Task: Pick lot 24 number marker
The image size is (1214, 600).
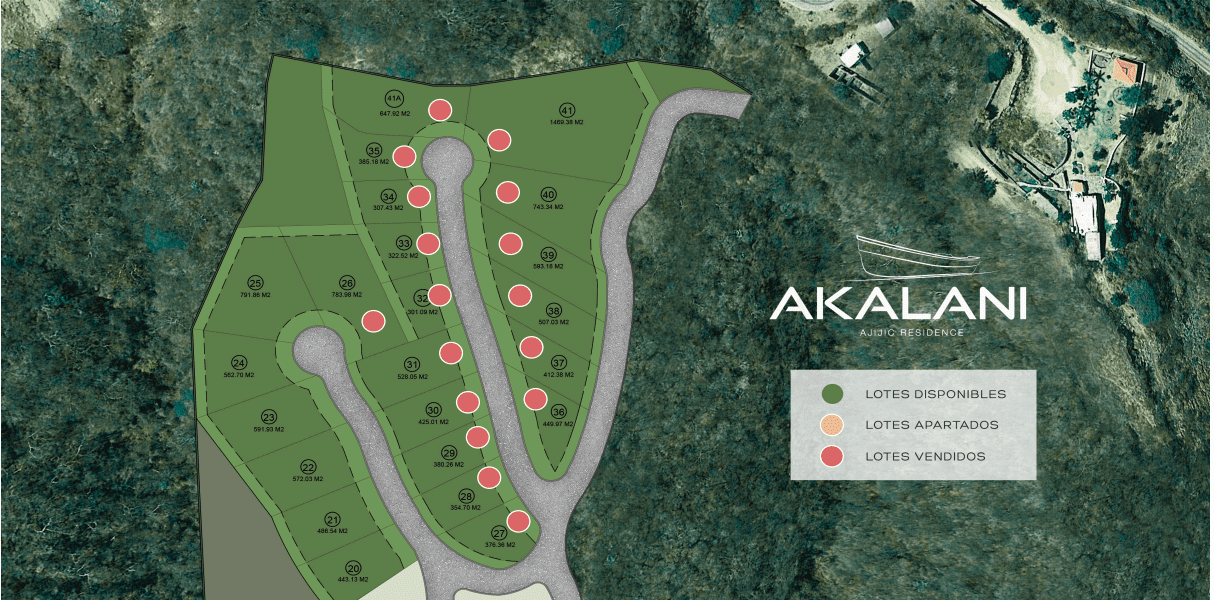Action: point(238,363)
